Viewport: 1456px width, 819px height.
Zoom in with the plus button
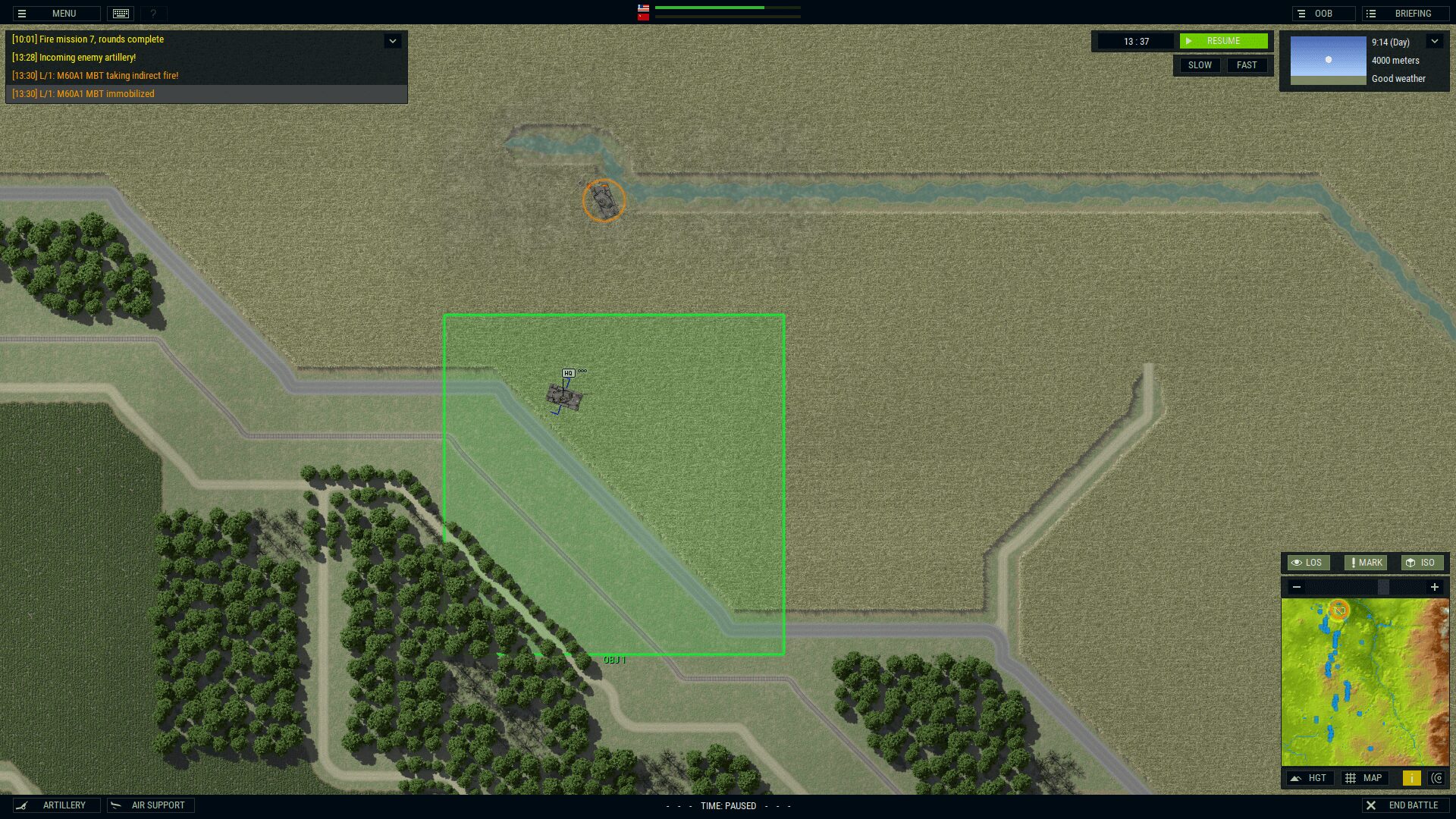click(1434, 587)
